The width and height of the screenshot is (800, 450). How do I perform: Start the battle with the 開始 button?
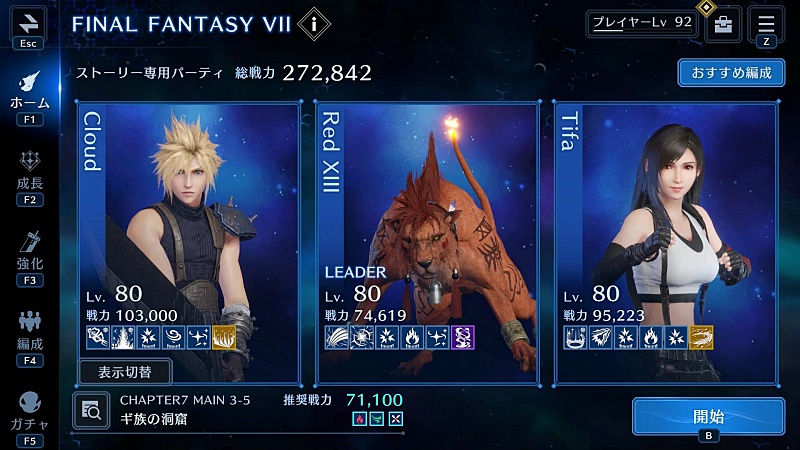click(708, 416)
